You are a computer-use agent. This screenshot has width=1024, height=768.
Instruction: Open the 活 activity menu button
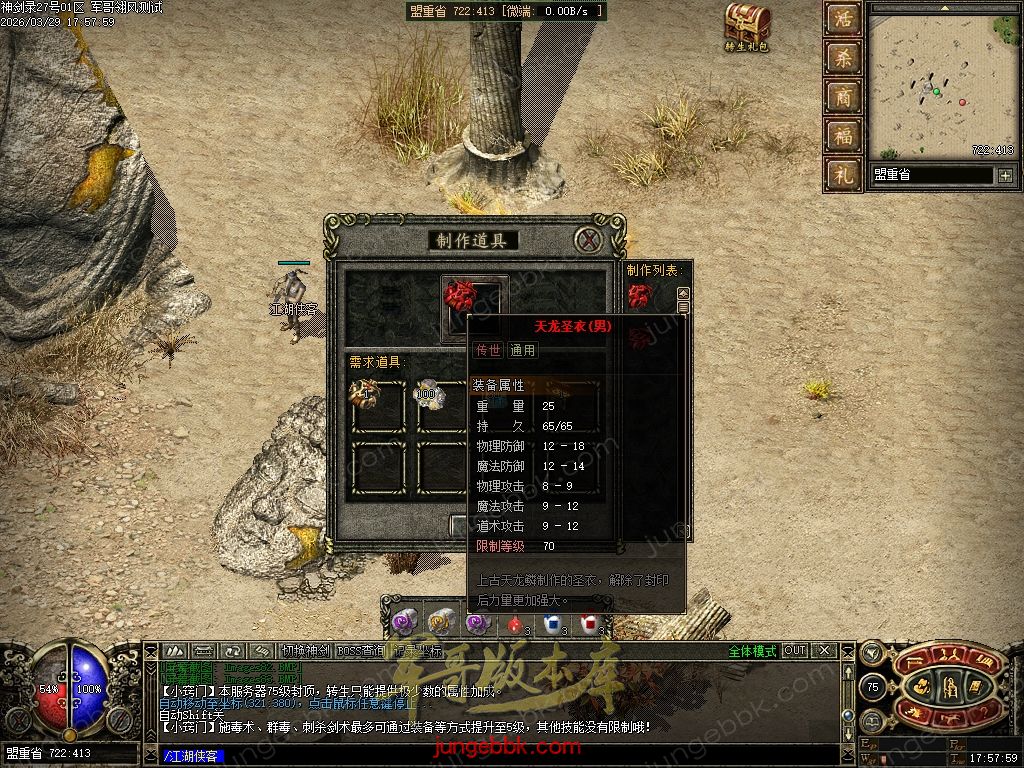click(x=844, y=20)
